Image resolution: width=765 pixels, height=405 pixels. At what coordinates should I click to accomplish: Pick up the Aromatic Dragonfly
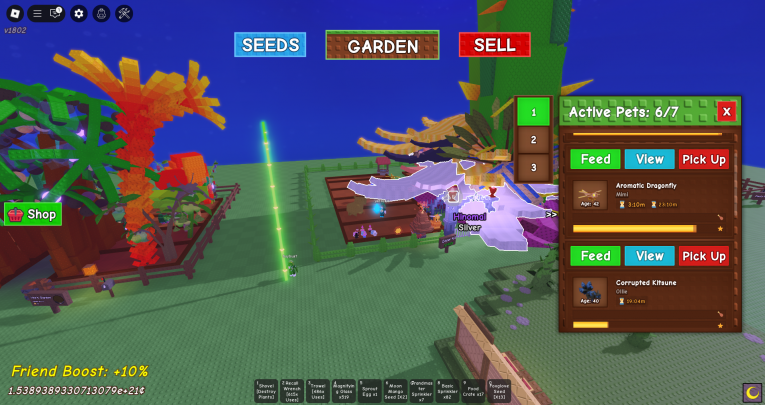704,159
